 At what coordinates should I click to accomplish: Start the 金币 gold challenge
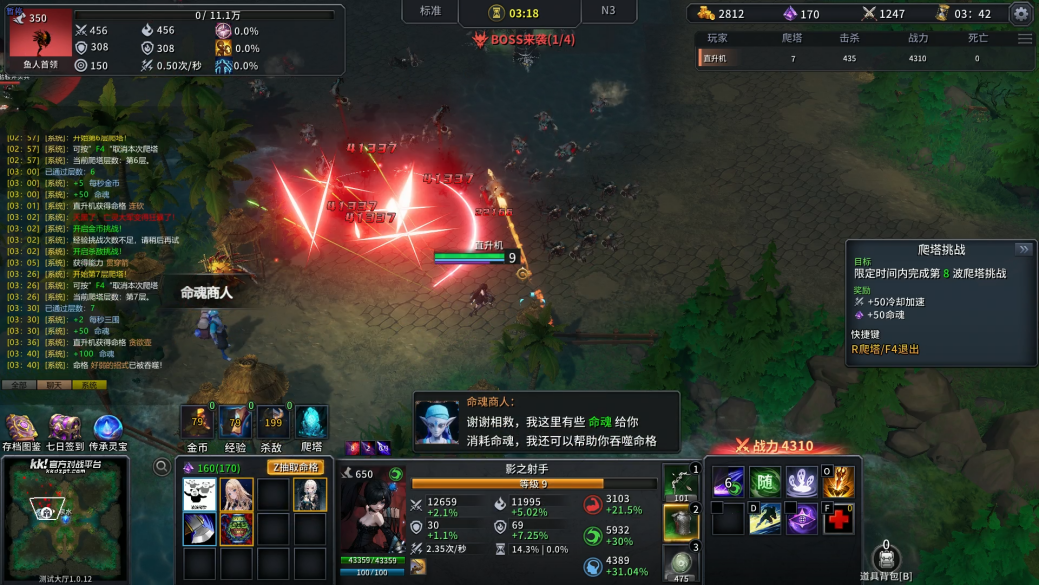(198, 423)
